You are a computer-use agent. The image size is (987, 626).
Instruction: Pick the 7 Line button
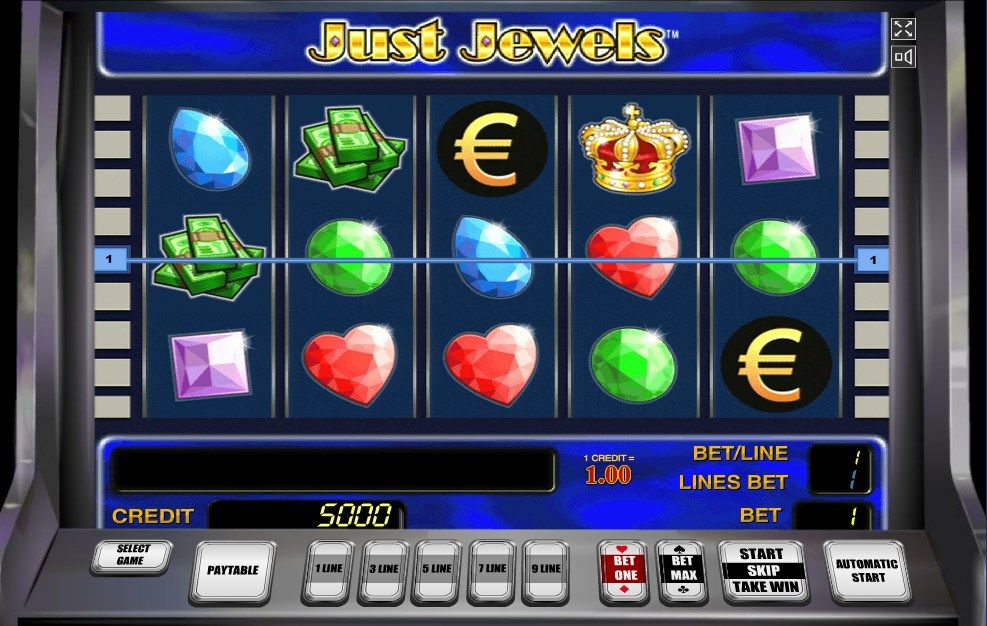coord(492,570)
